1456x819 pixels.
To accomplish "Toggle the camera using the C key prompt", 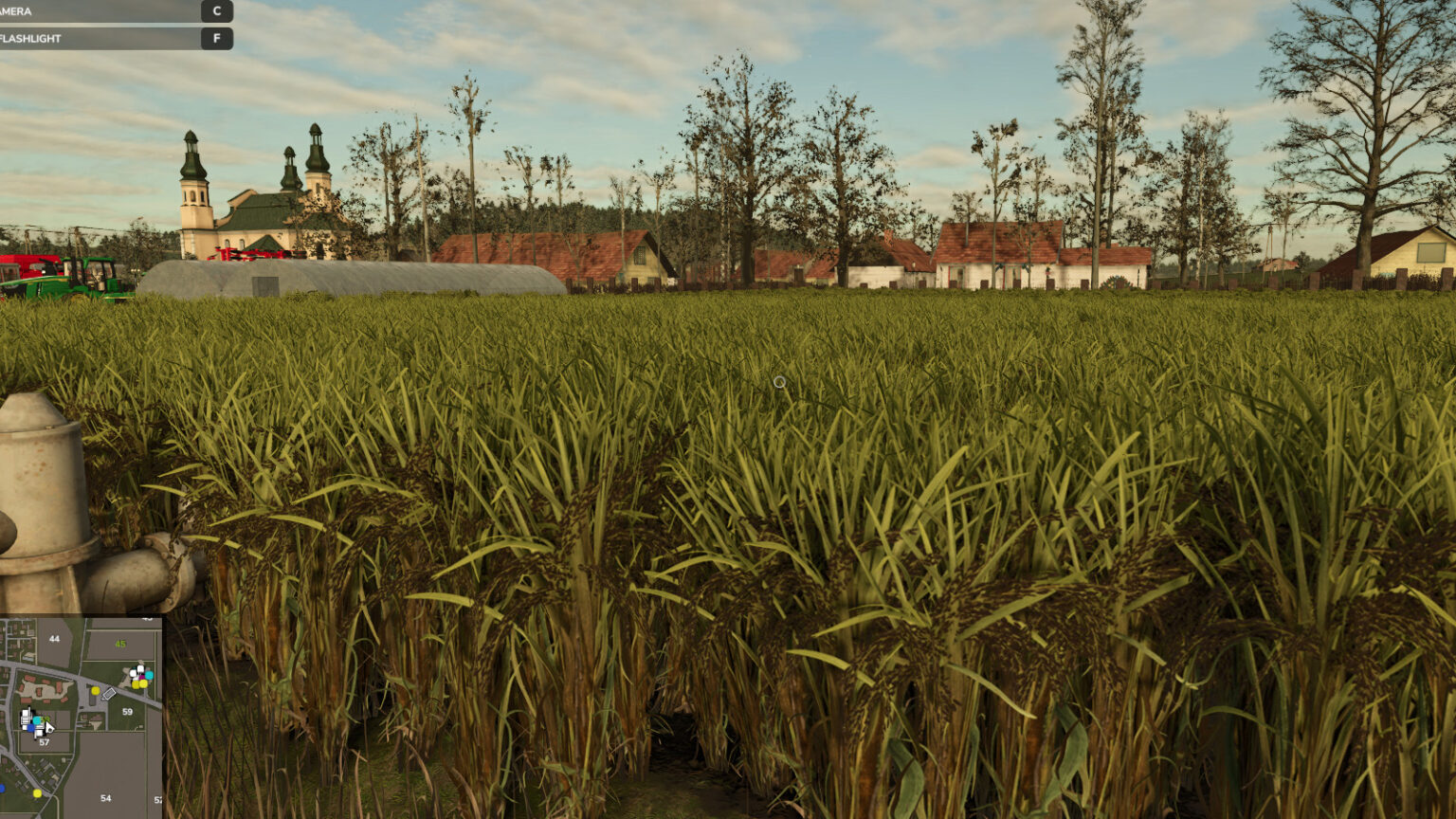I will (217, 12).
